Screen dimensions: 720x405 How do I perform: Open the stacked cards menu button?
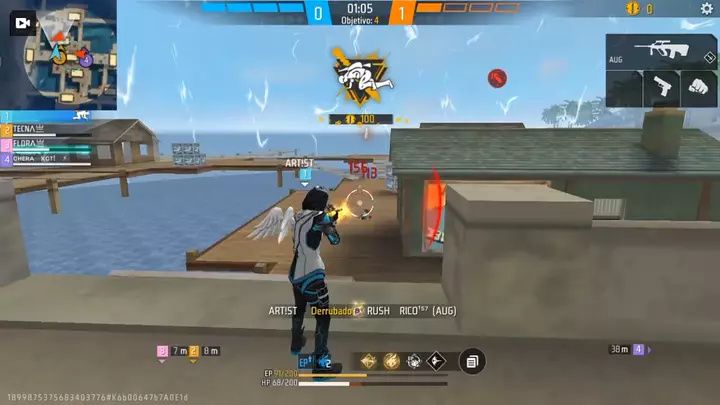point(472,361)
